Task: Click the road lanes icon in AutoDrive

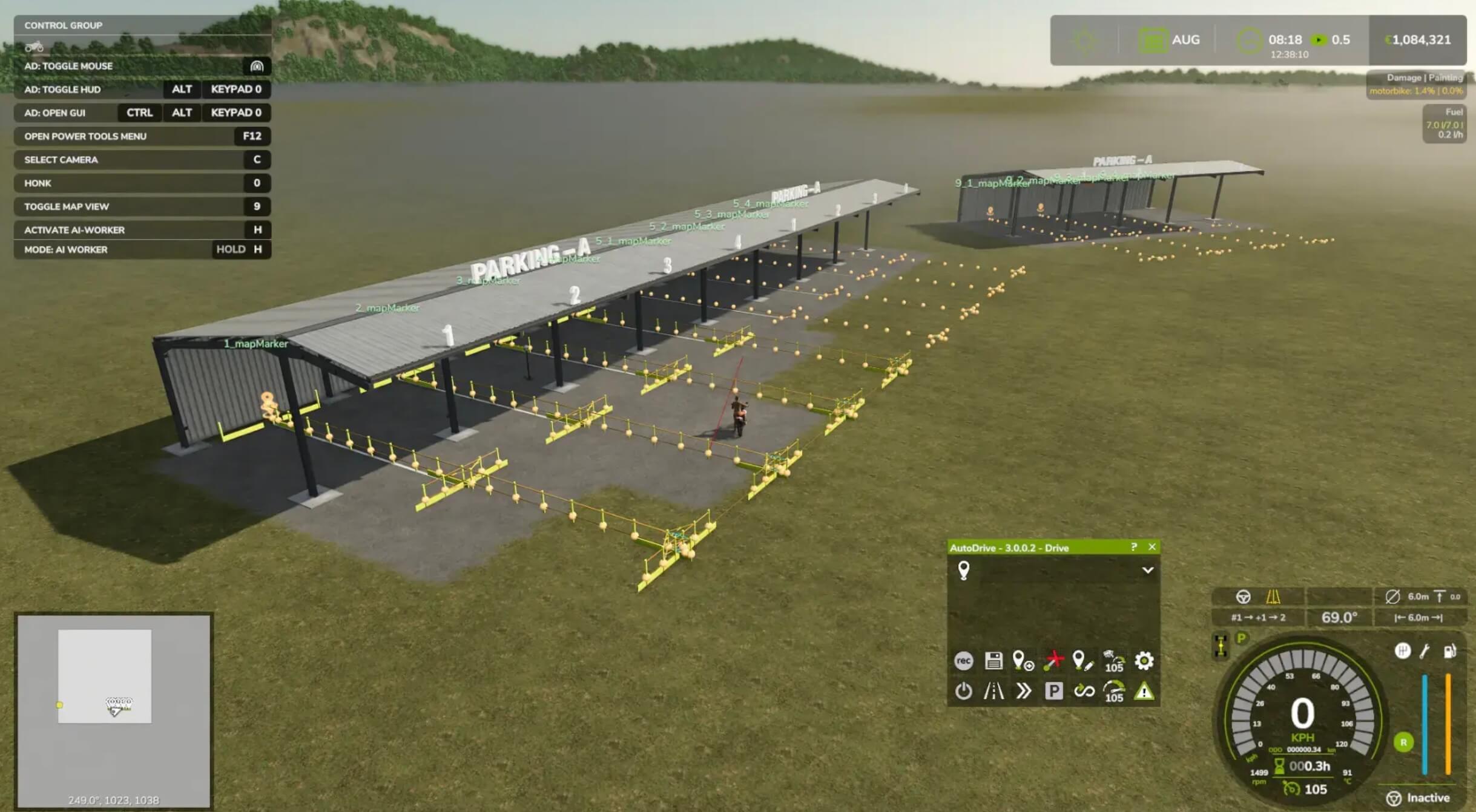Action: click(993, 691)
